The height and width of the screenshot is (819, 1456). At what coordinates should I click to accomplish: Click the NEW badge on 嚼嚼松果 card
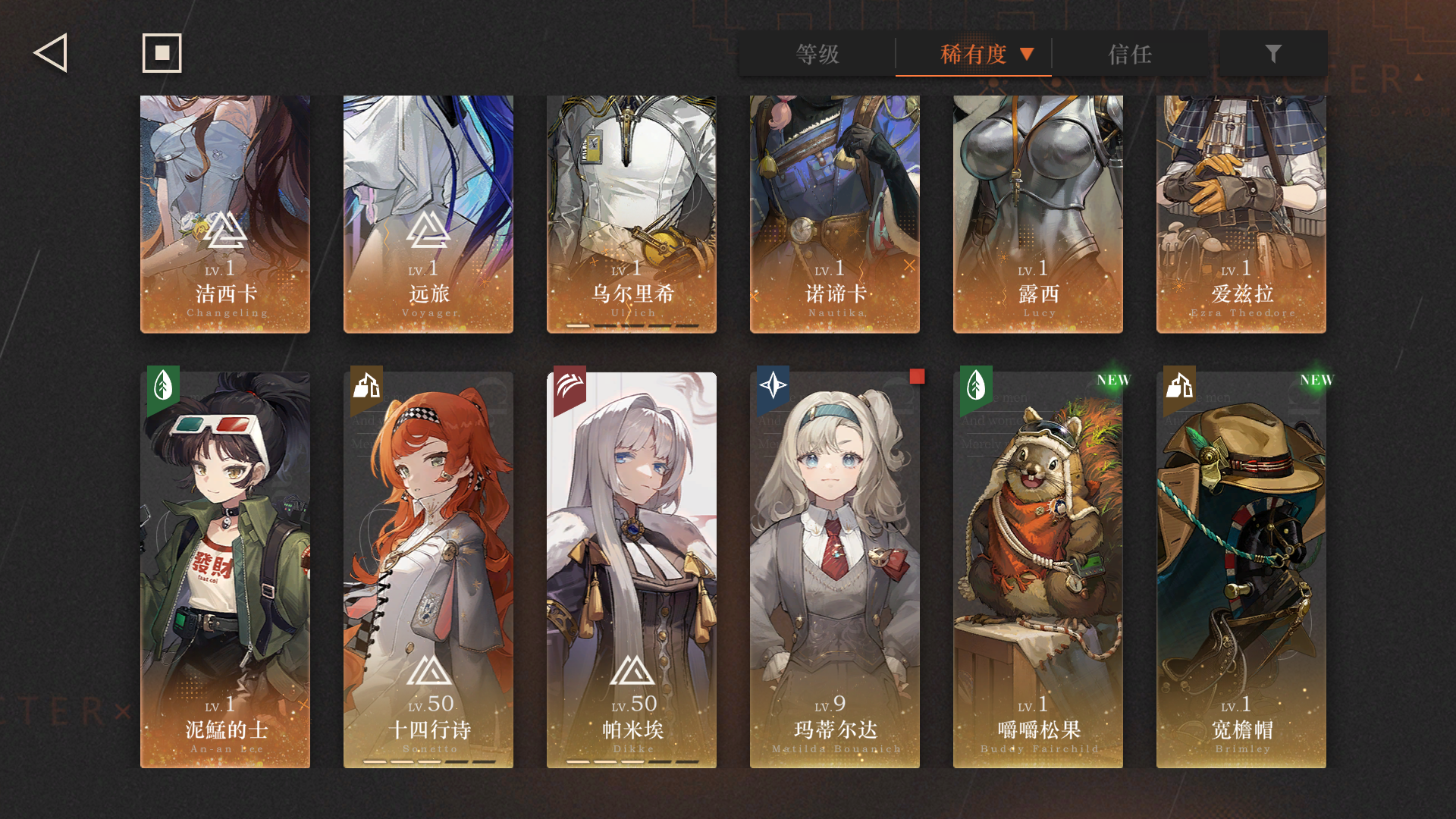point(1113,380)
